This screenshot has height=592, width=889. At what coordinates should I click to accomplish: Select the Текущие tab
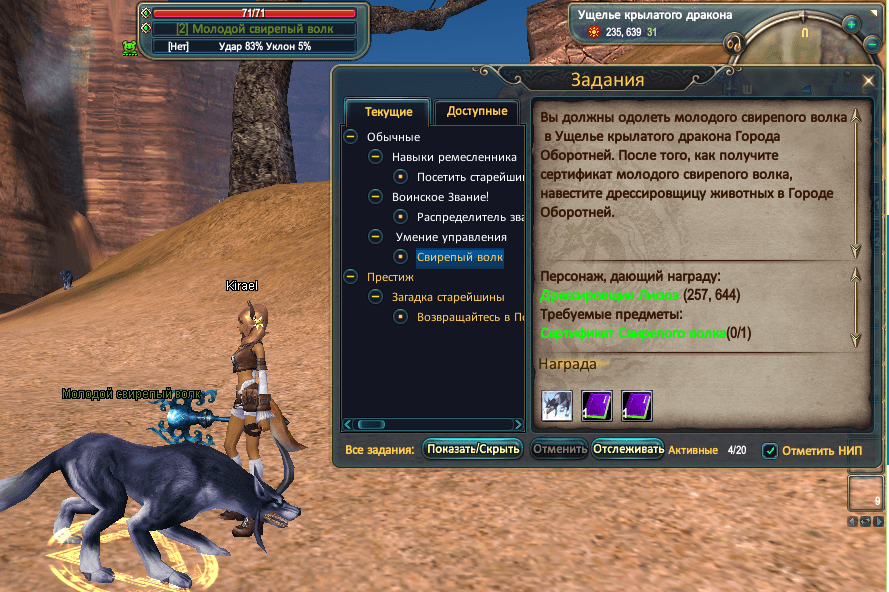pyautogui.click(x=388, y=113)
